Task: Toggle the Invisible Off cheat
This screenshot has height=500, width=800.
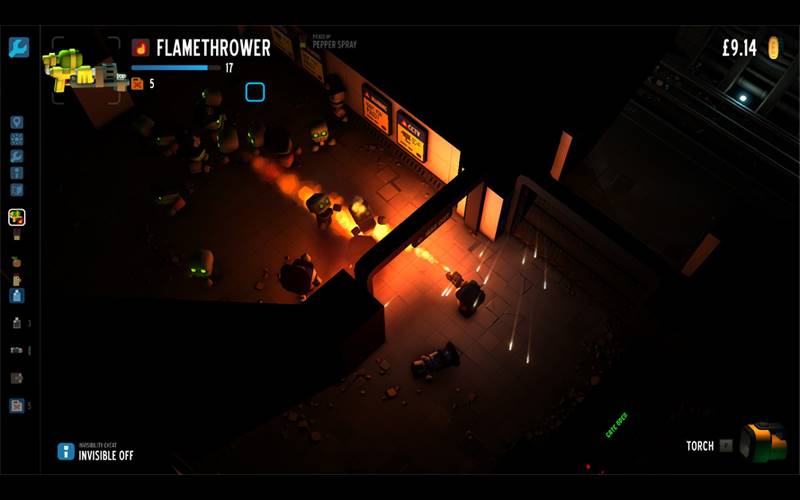Action: (66, 451)
